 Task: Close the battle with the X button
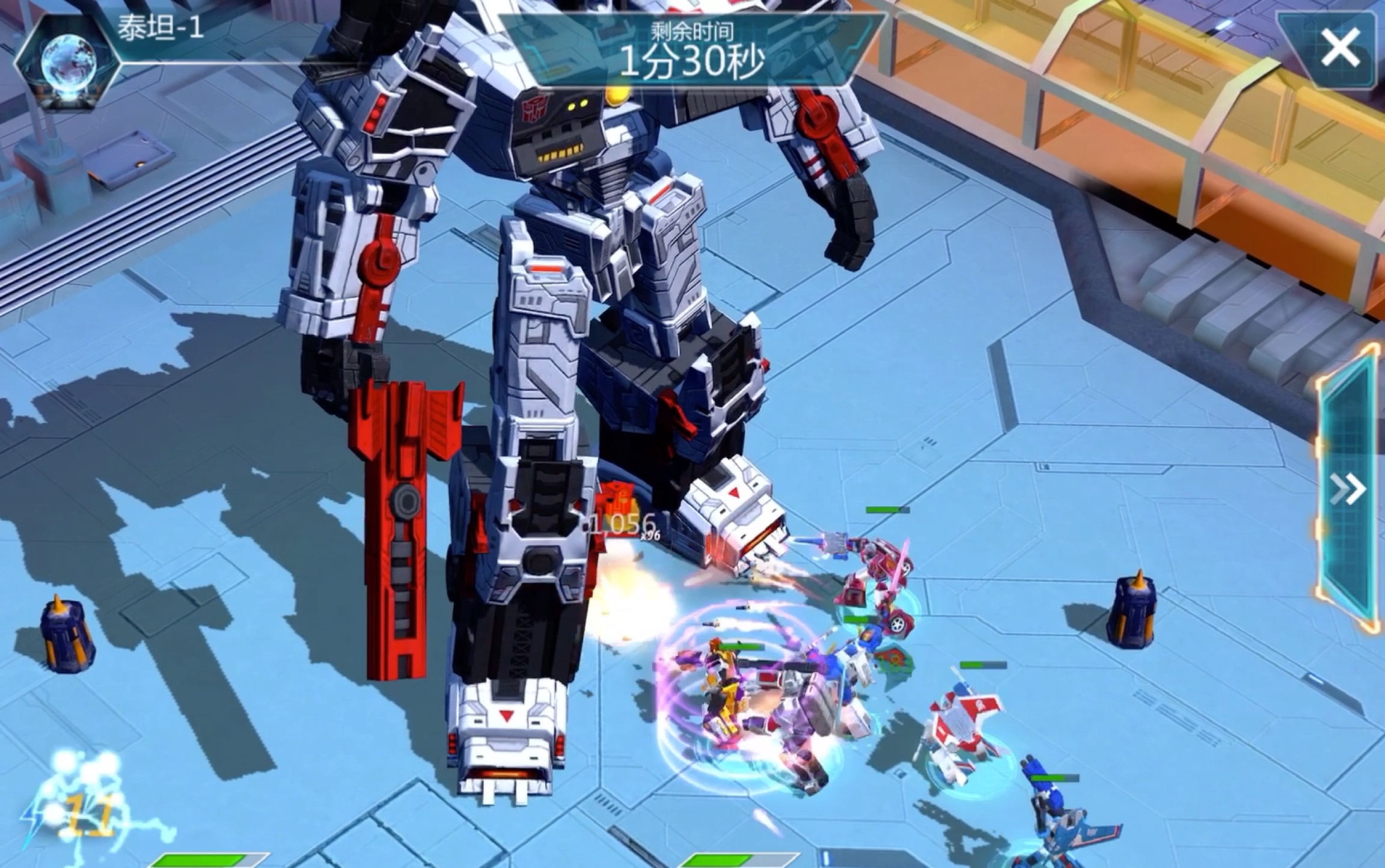[x=1340, y=48]
